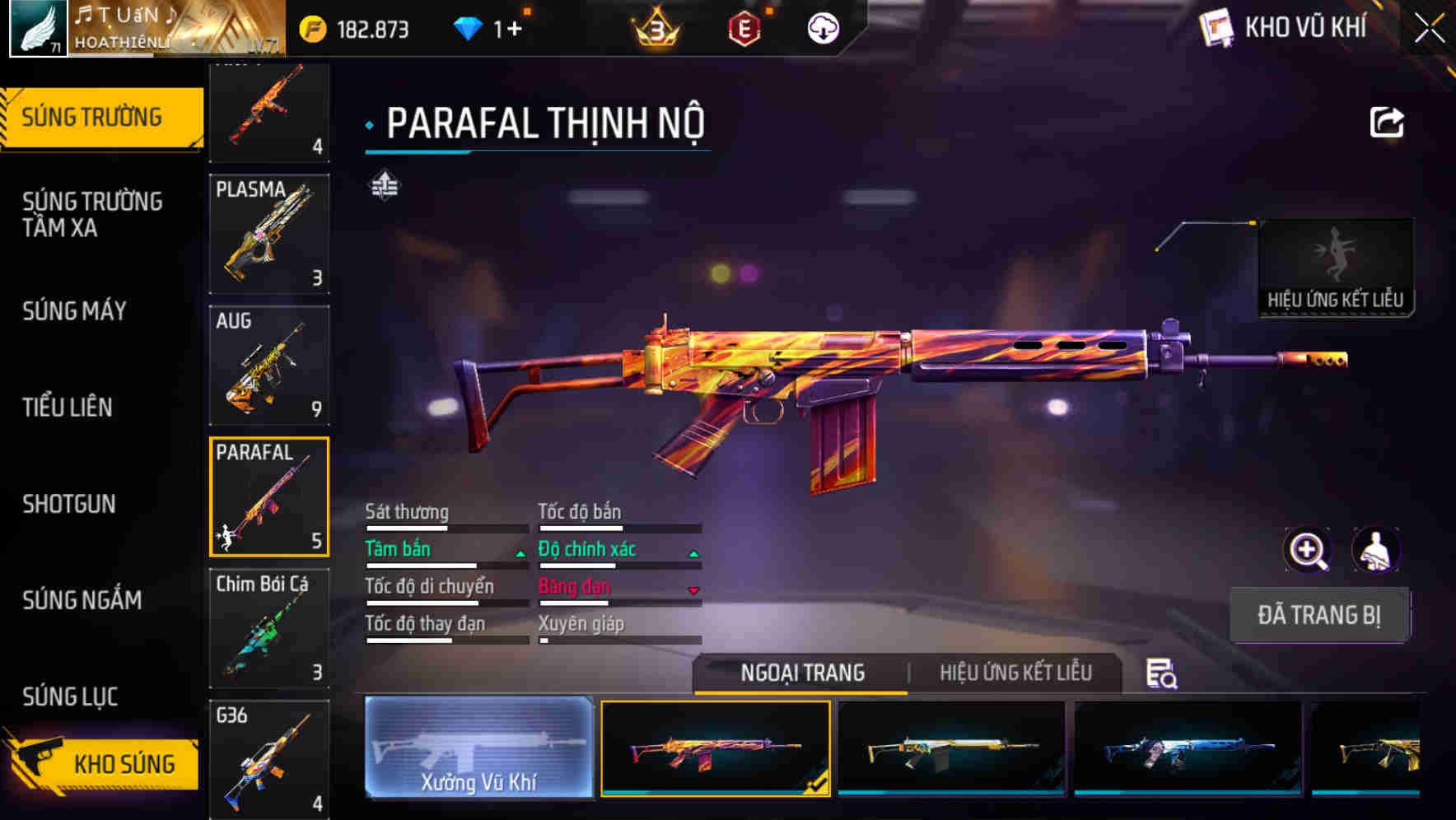Image resolution: width=1456 pixels, height=820 pixels.
Task: Click the attachment icon under the weapon name
Action: pos(382,187)
